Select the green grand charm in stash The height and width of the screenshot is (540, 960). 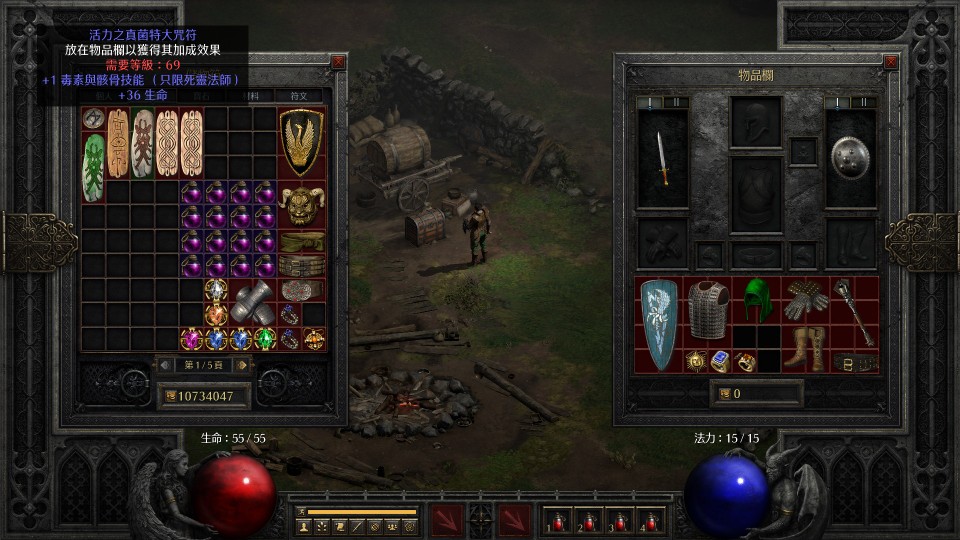coord(93,168)
